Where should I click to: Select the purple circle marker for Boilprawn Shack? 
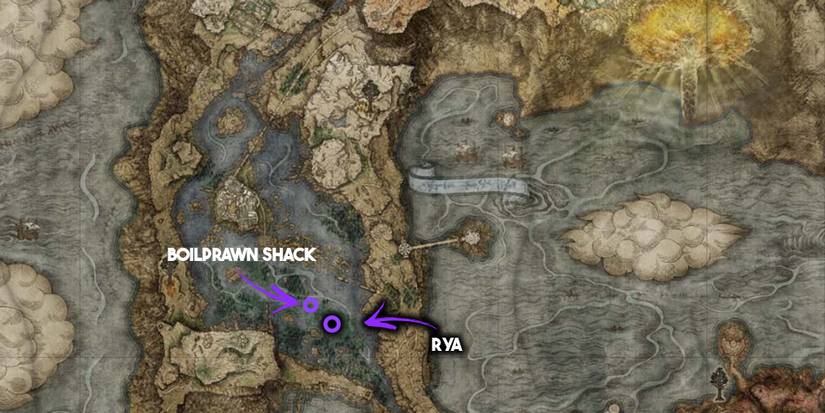pos(310,304)
